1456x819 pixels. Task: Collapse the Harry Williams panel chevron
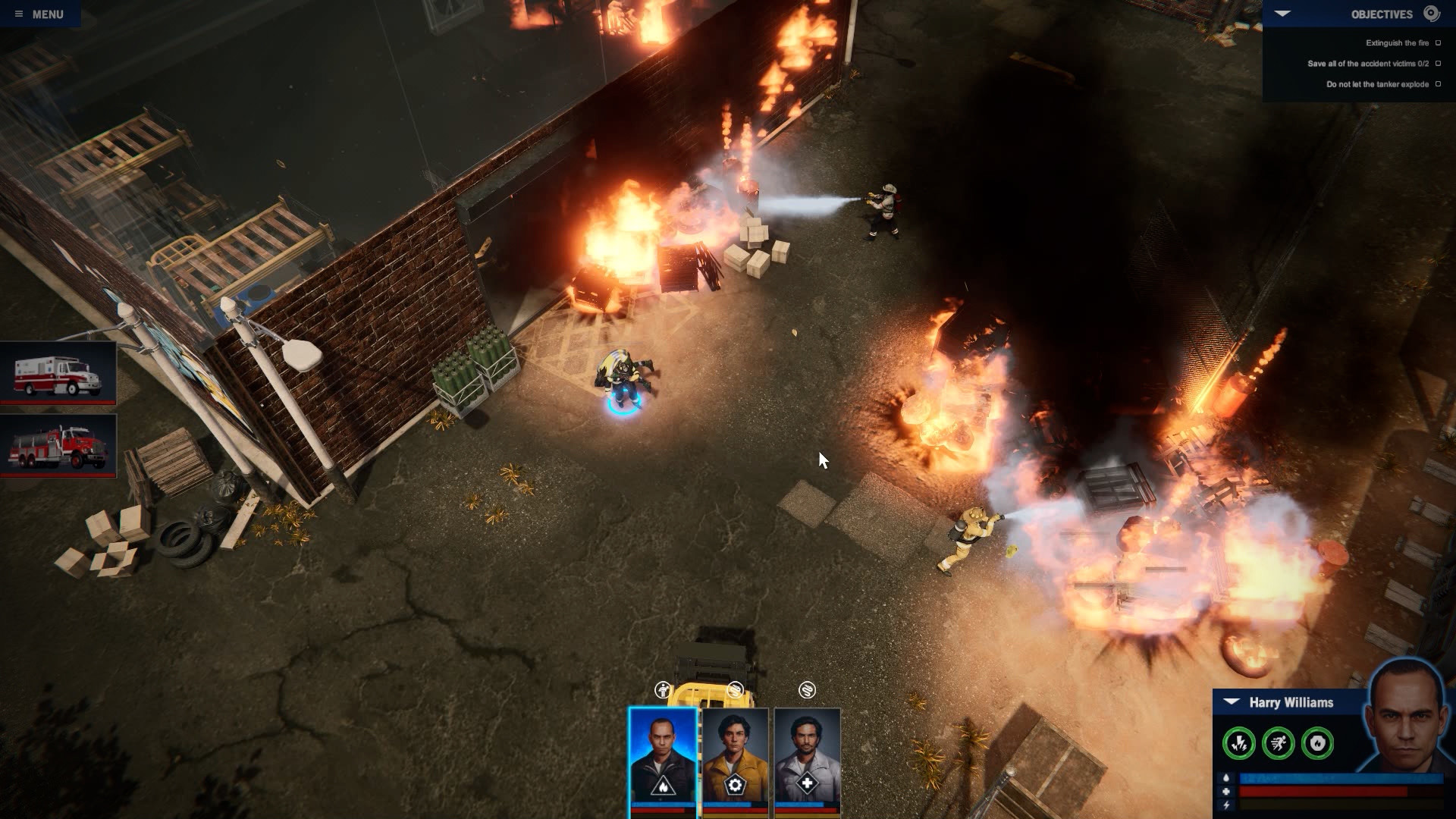(x=1231, y=702)
